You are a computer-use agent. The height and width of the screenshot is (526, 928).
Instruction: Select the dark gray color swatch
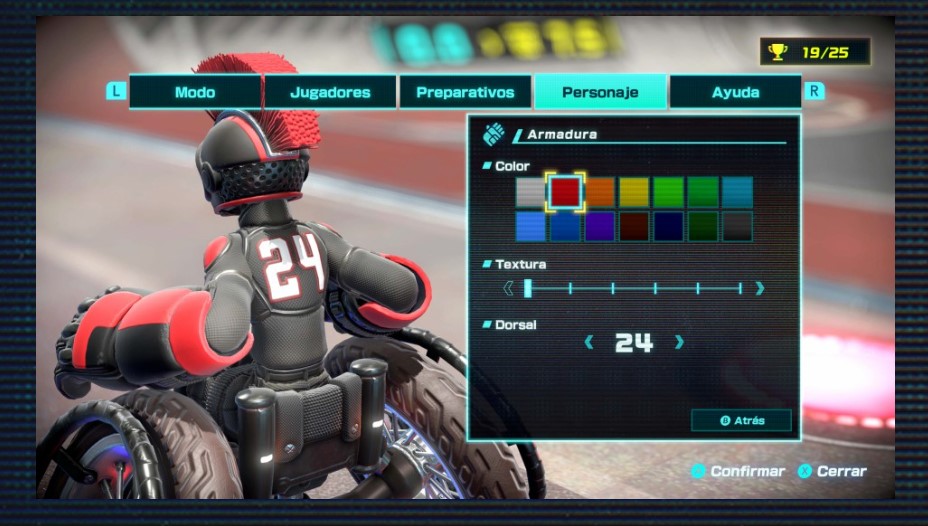pos(737,226)
